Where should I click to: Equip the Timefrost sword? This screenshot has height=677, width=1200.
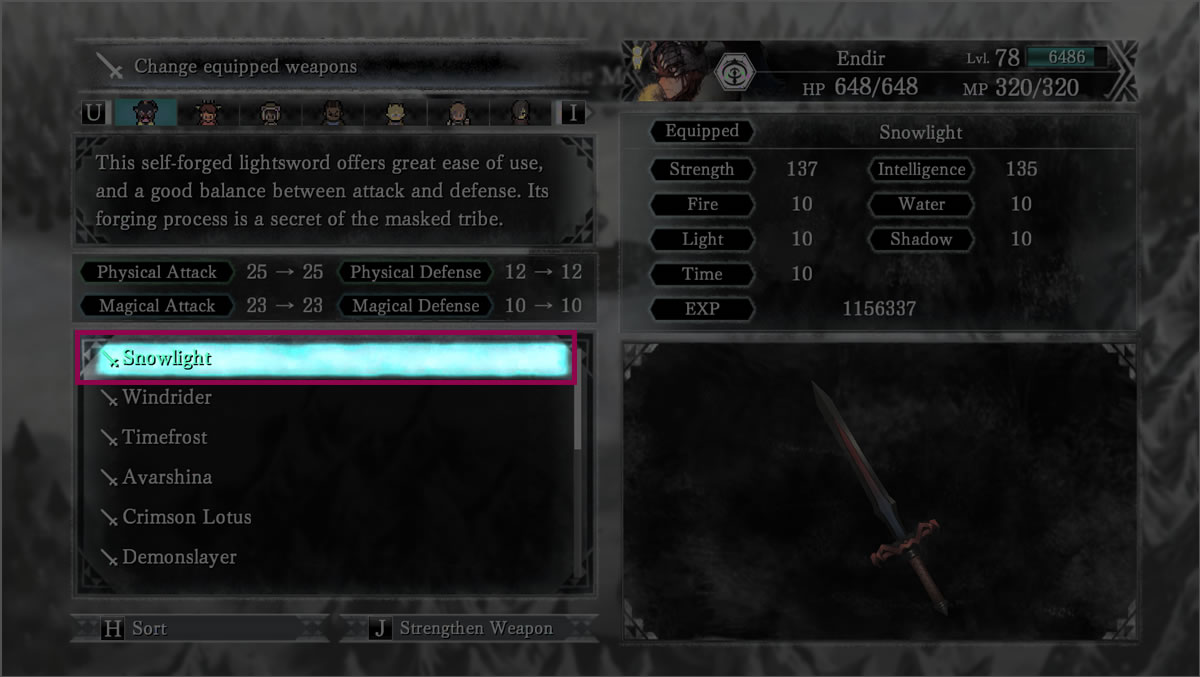click(x=164, y=437)
